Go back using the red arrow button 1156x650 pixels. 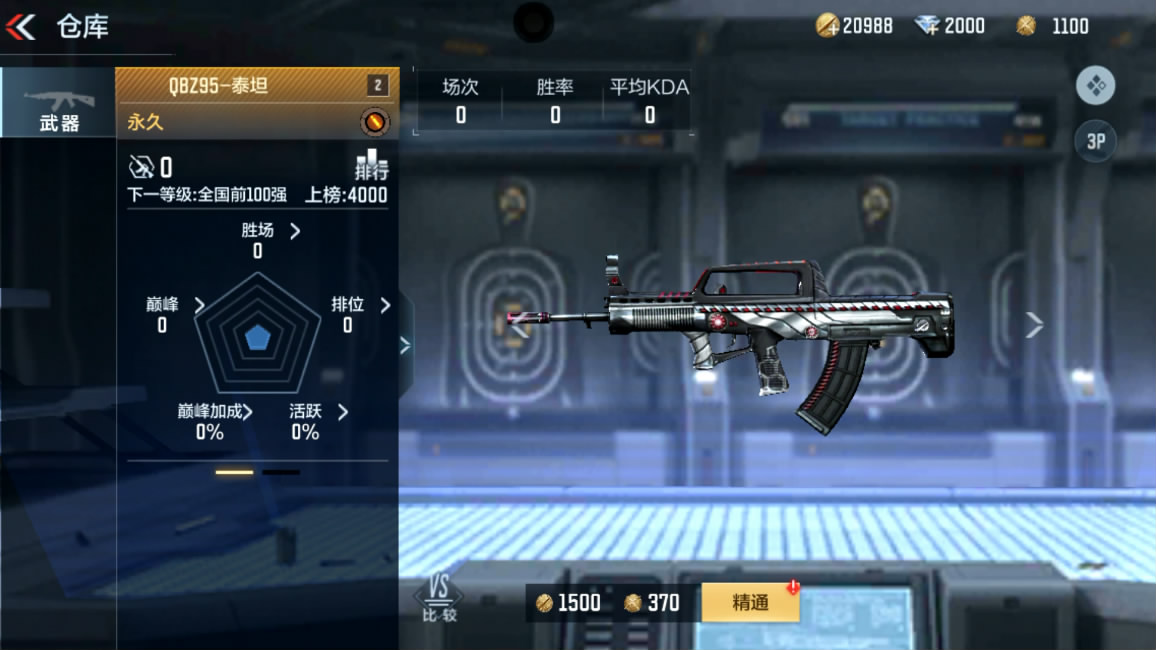click(x=21, y=27)
